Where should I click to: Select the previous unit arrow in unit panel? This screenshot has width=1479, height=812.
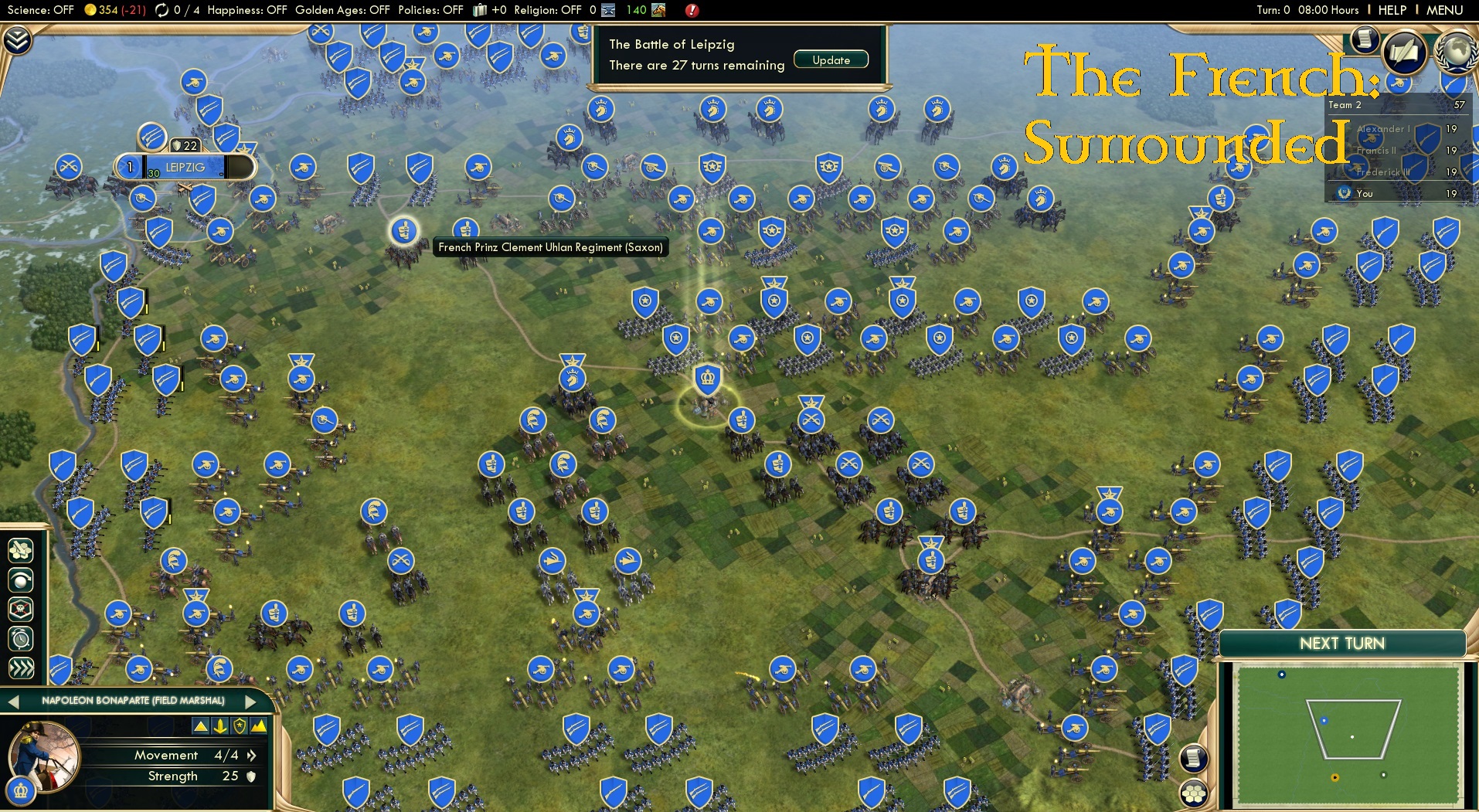(x=12, y=702)
